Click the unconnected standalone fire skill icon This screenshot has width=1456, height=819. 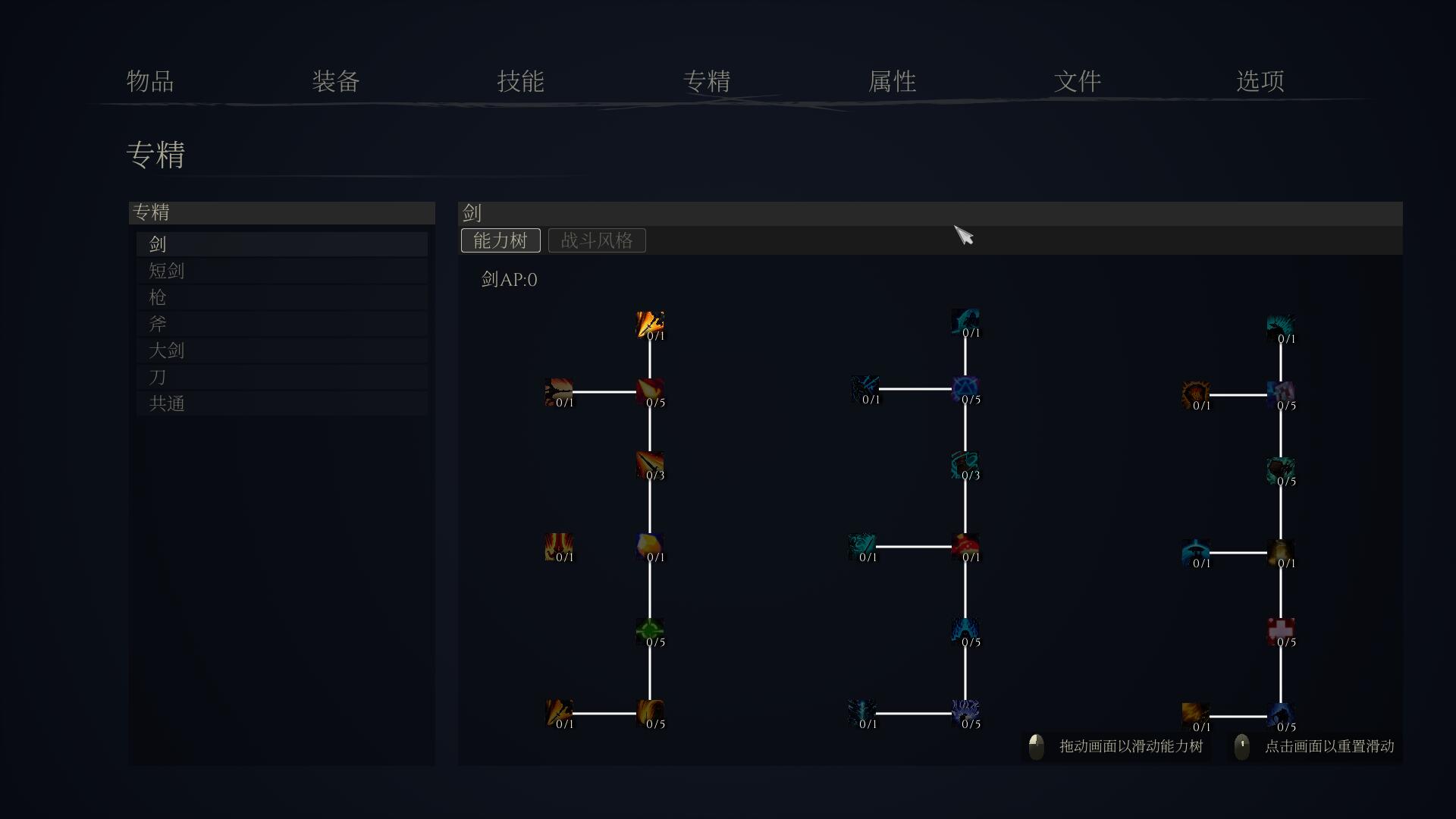(x=559, y=548)
